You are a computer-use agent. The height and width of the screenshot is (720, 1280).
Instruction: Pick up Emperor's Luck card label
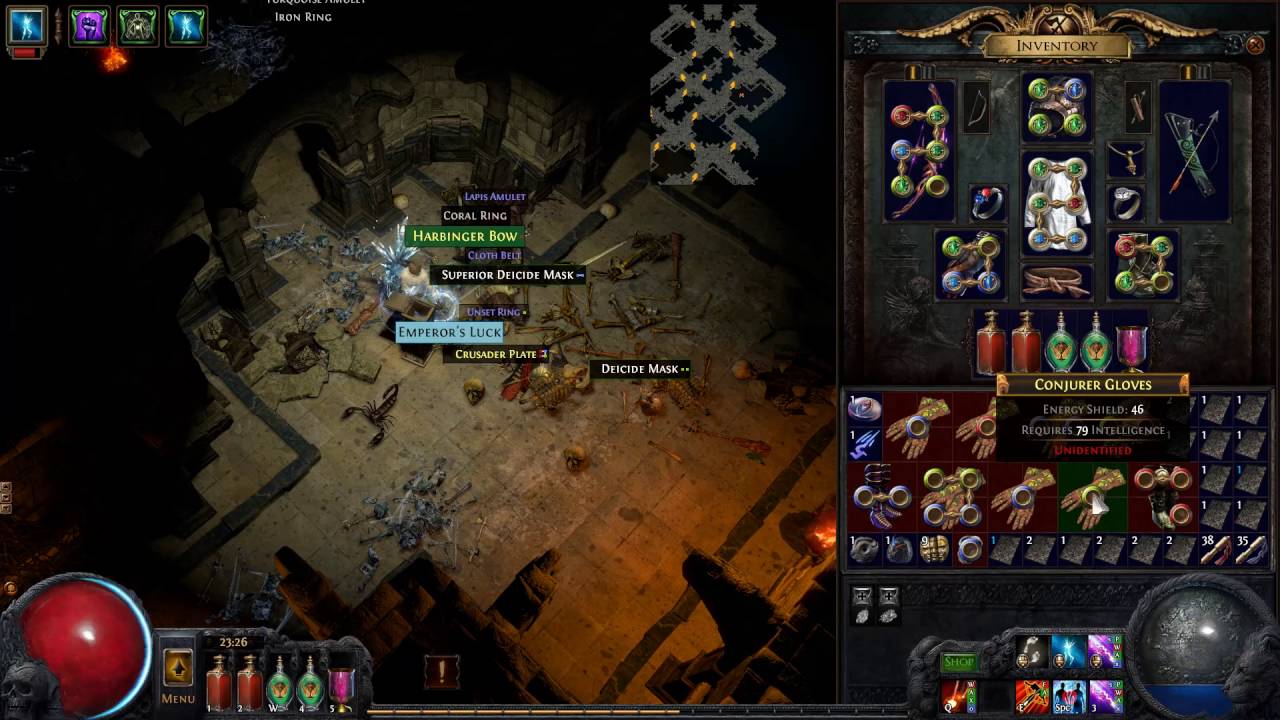pyautogui.click(x=449, y=332)
